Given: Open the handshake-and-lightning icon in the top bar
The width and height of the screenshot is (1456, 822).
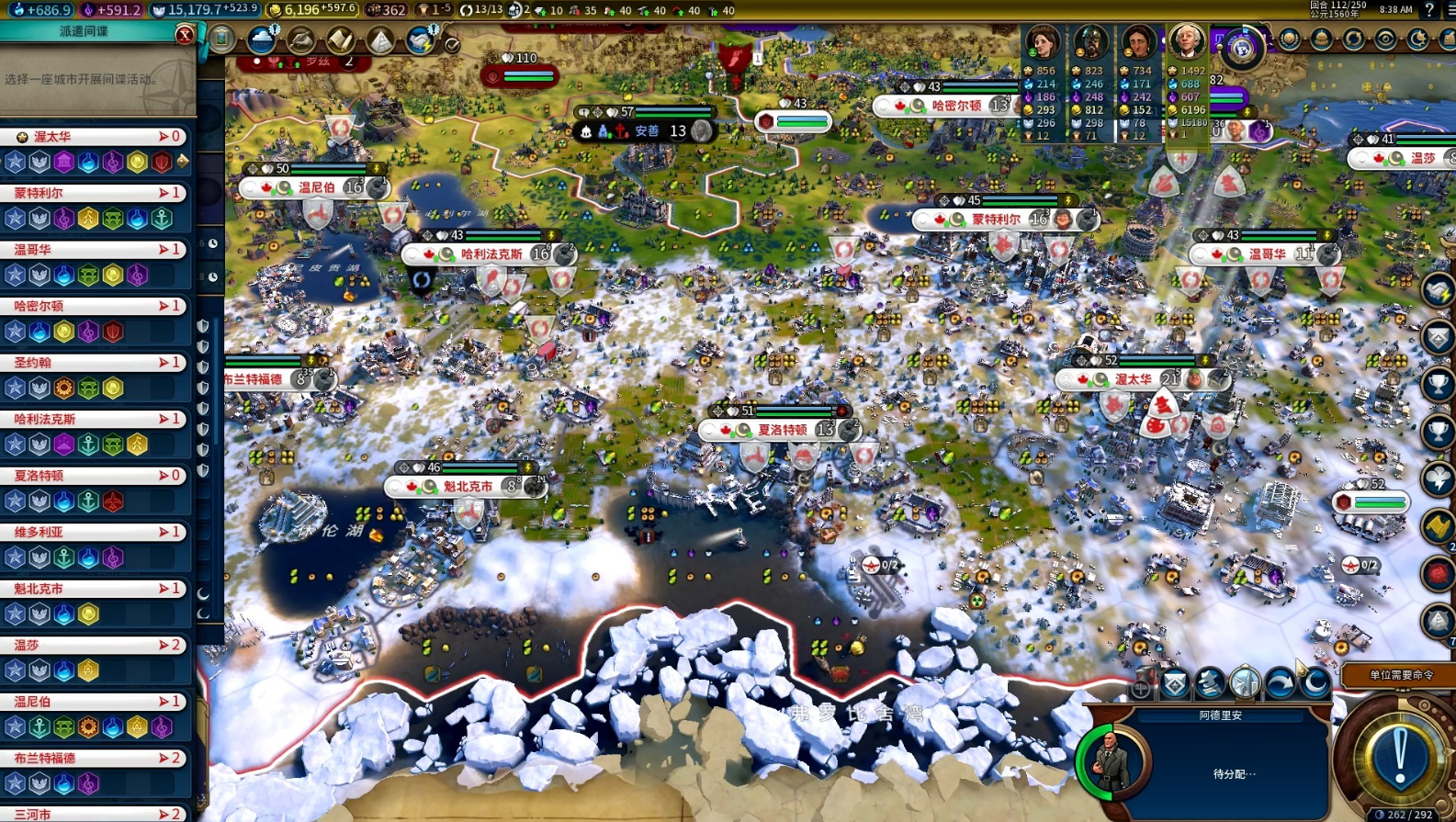Looking at the screenshot, I should [x=421, y=39].
